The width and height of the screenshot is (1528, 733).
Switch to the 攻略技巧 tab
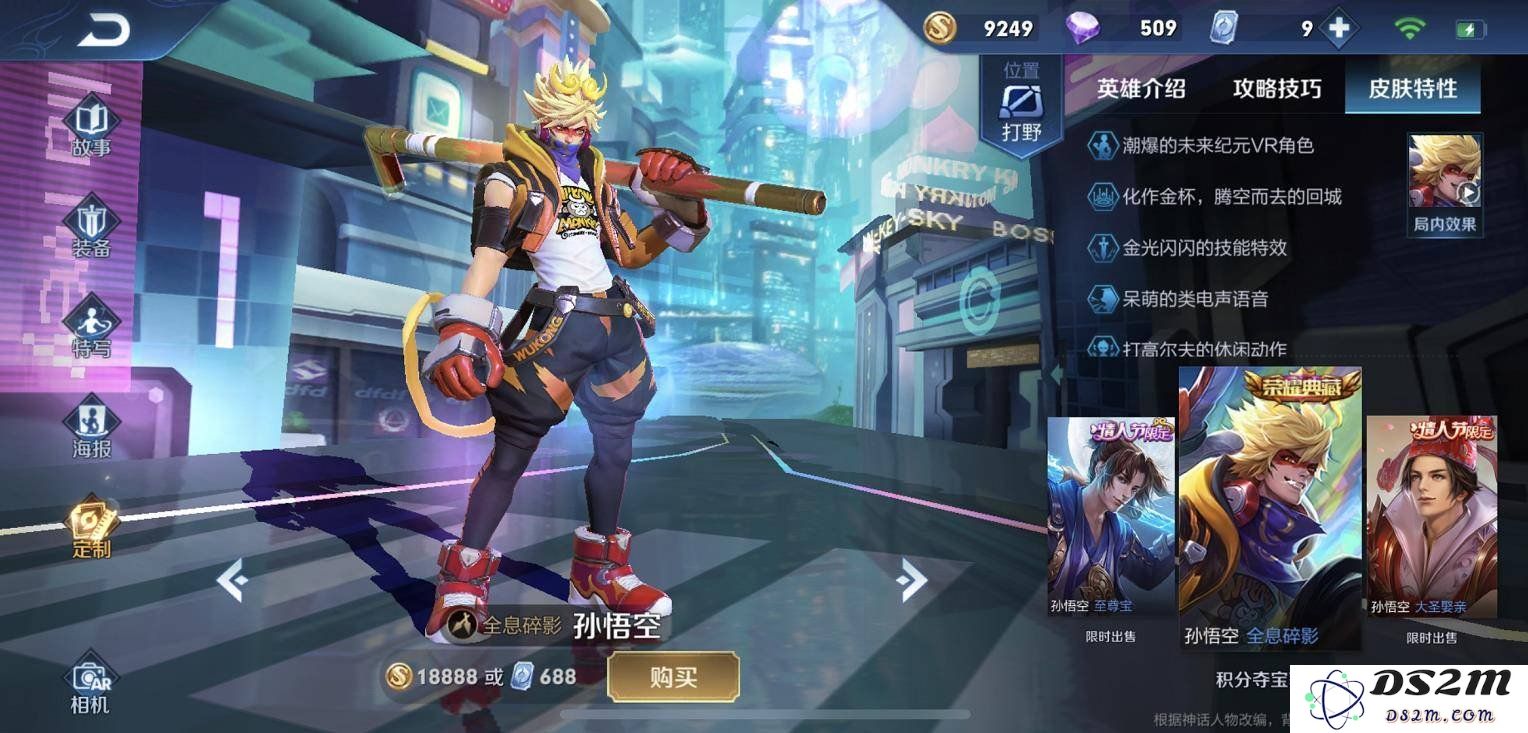tap(1277, 88)
